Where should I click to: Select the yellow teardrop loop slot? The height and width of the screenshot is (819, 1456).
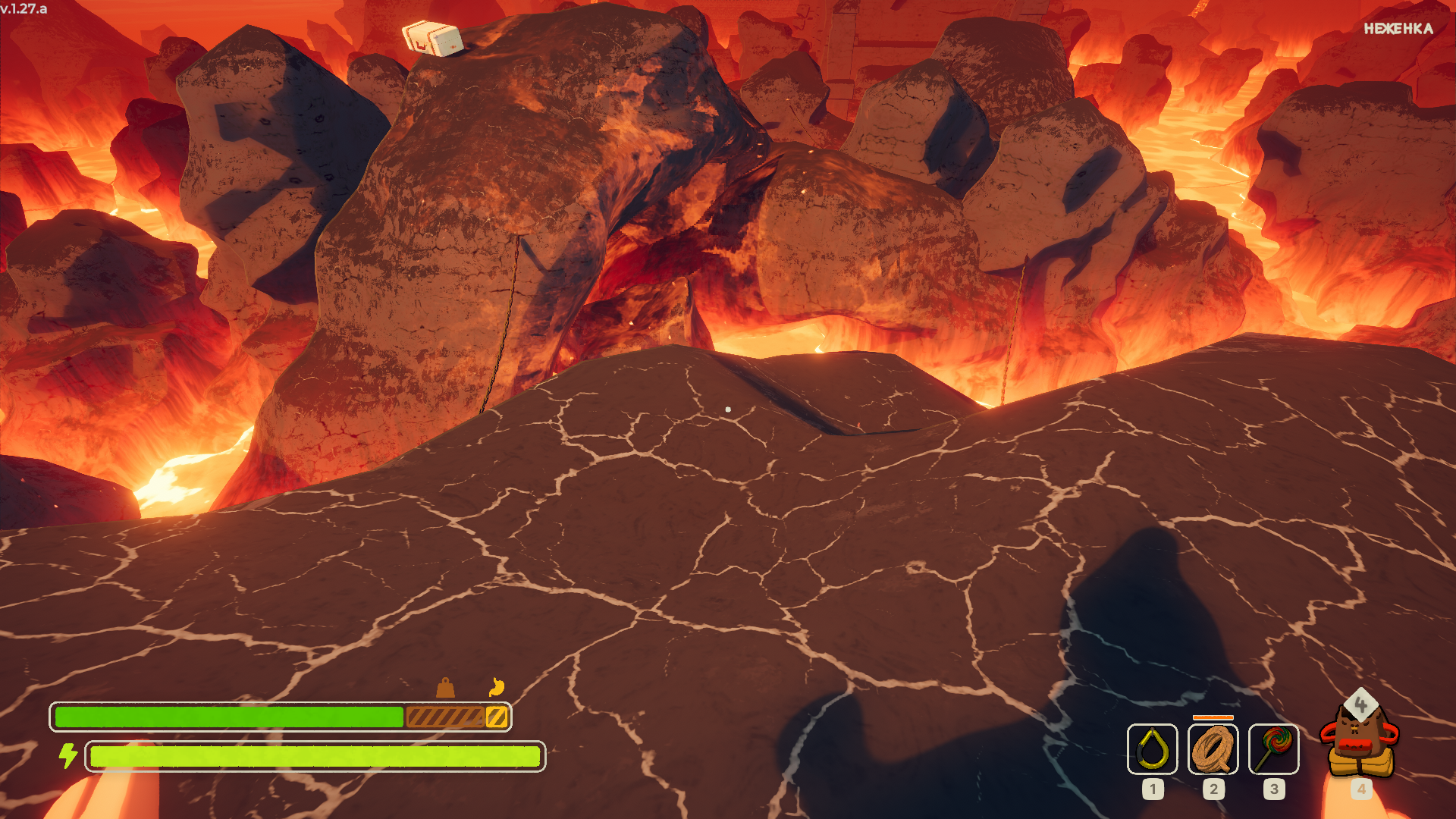point(1152,748)
